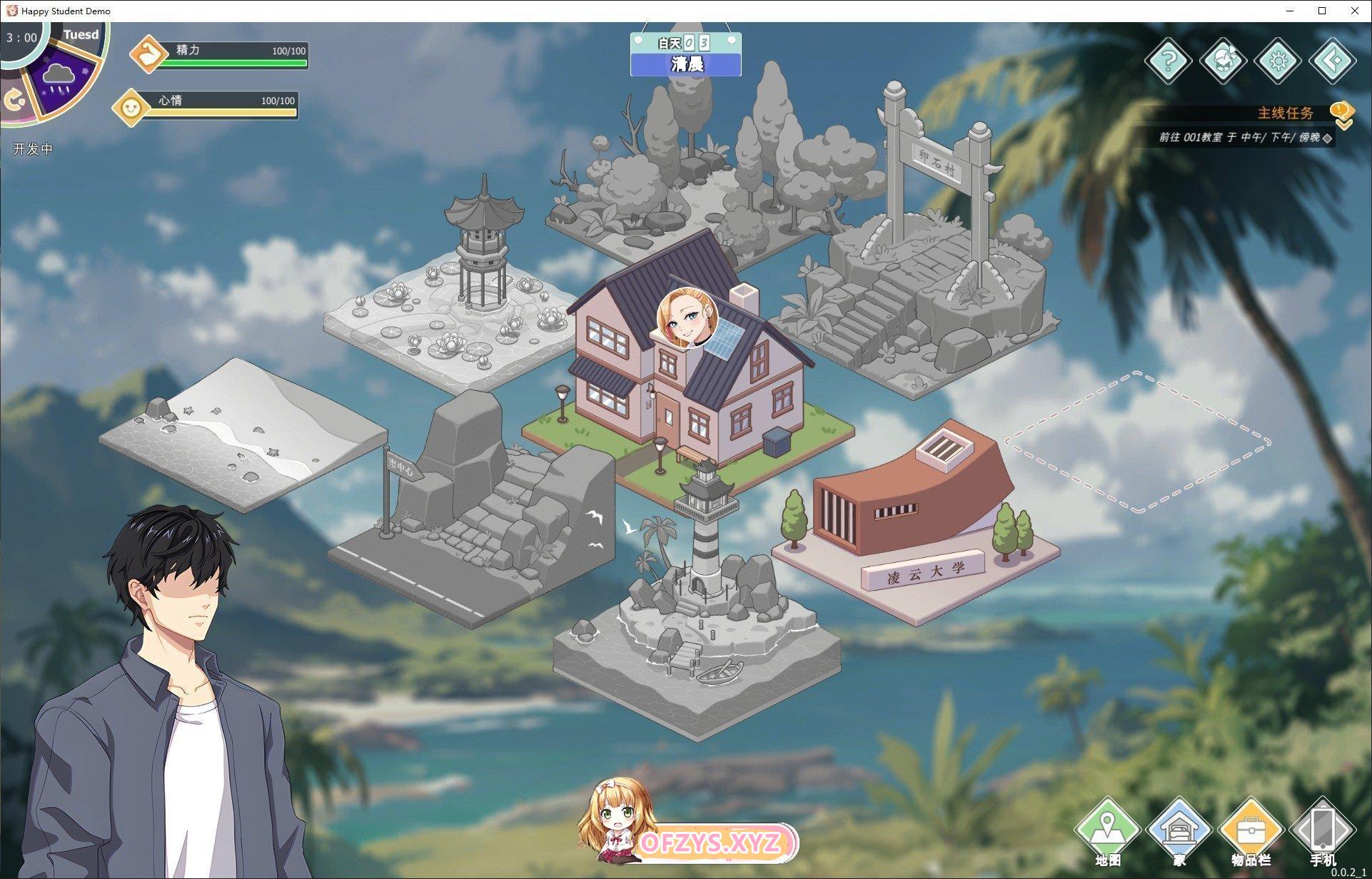Click the back arrow diamond button
1372x879 pixels.
tap(1332, 61)
